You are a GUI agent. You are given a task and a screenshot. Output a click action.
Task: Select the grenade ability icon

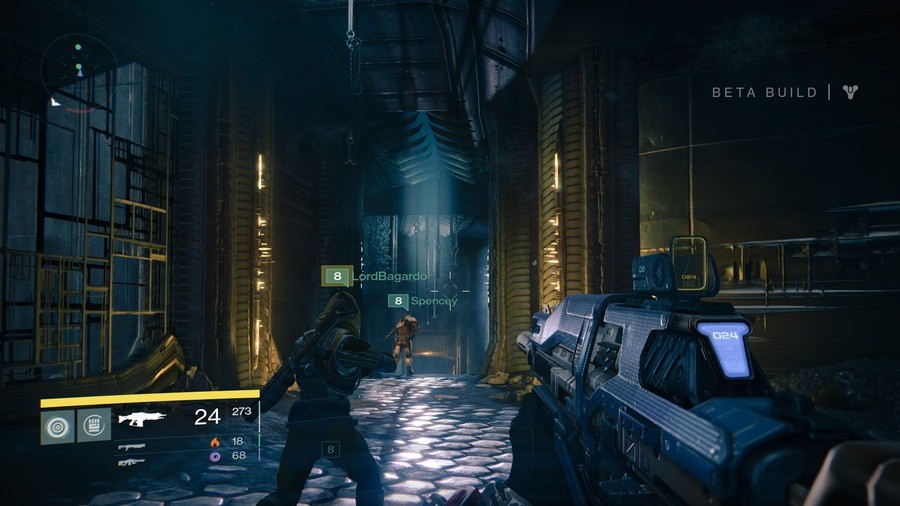tap(57, 425)
